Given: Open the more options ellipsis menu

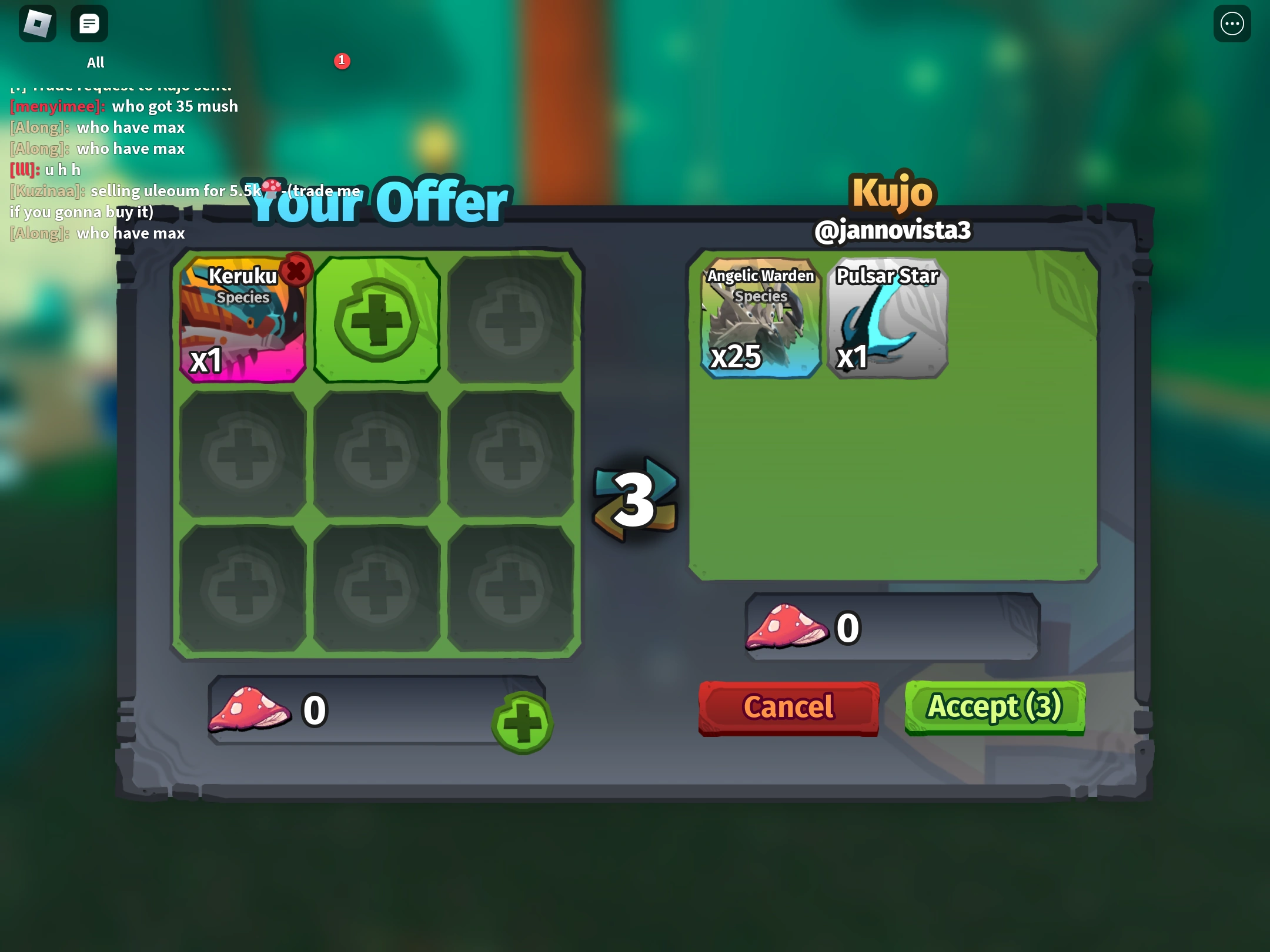Looking at the screenshot, I should (x=1232, y=24).
